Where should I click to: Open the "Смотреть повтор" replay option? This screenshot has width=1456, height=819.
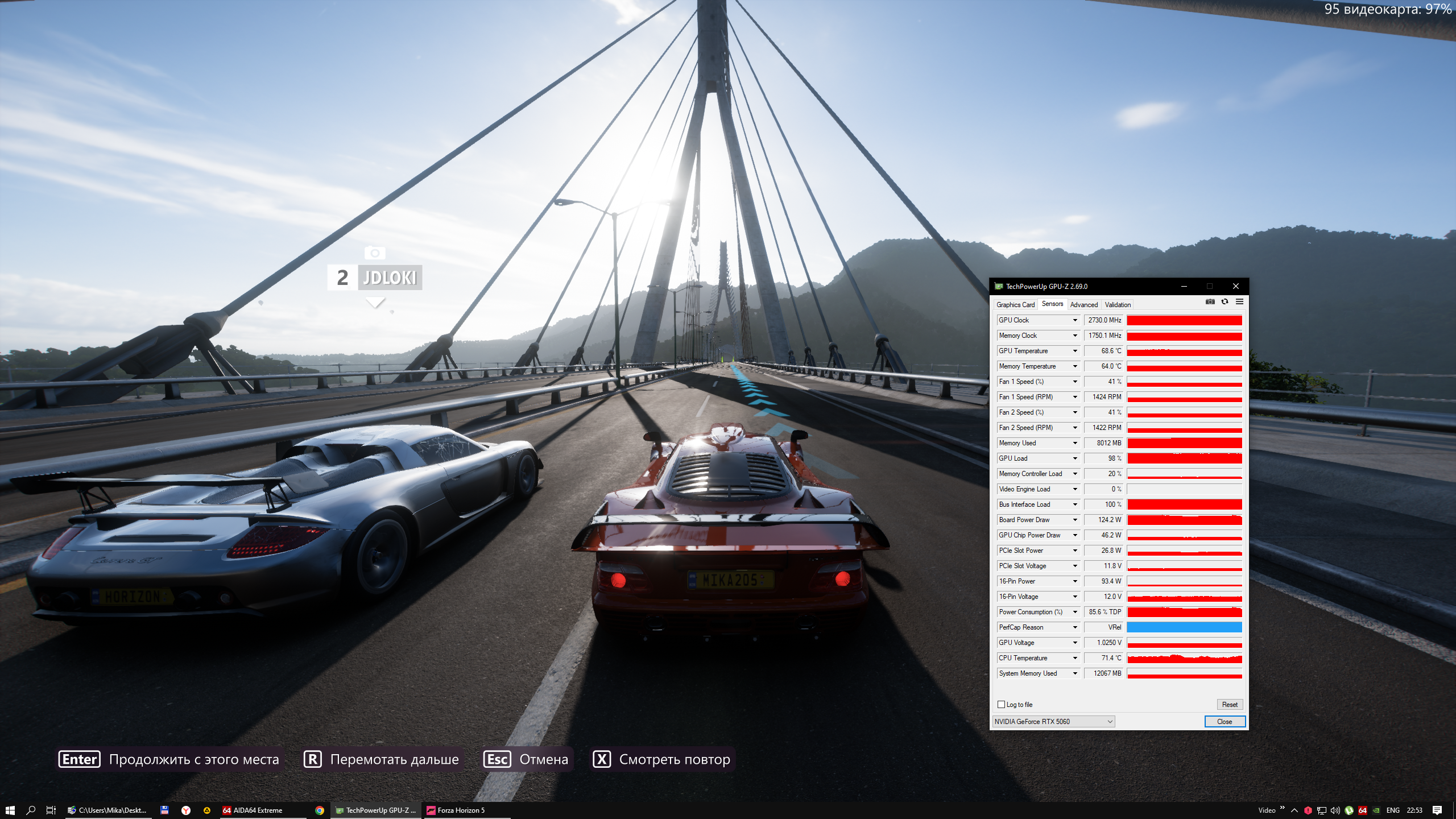[662, 759]
